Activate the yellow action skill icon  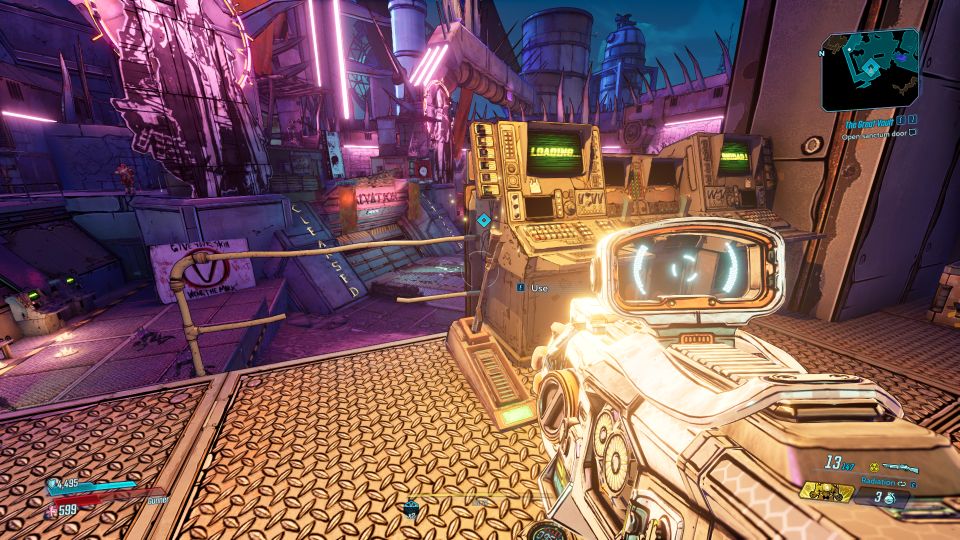click(825, 491)
